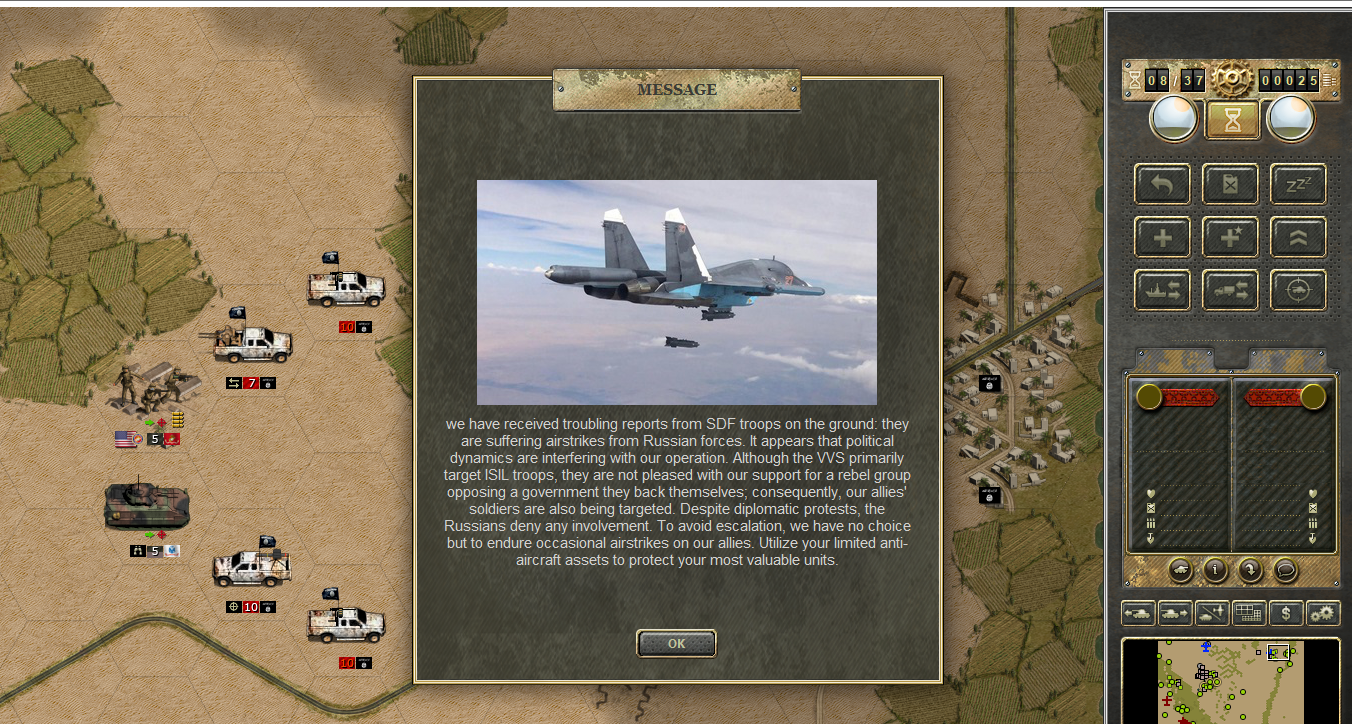Open the unit info round button

coord(1215,570)
